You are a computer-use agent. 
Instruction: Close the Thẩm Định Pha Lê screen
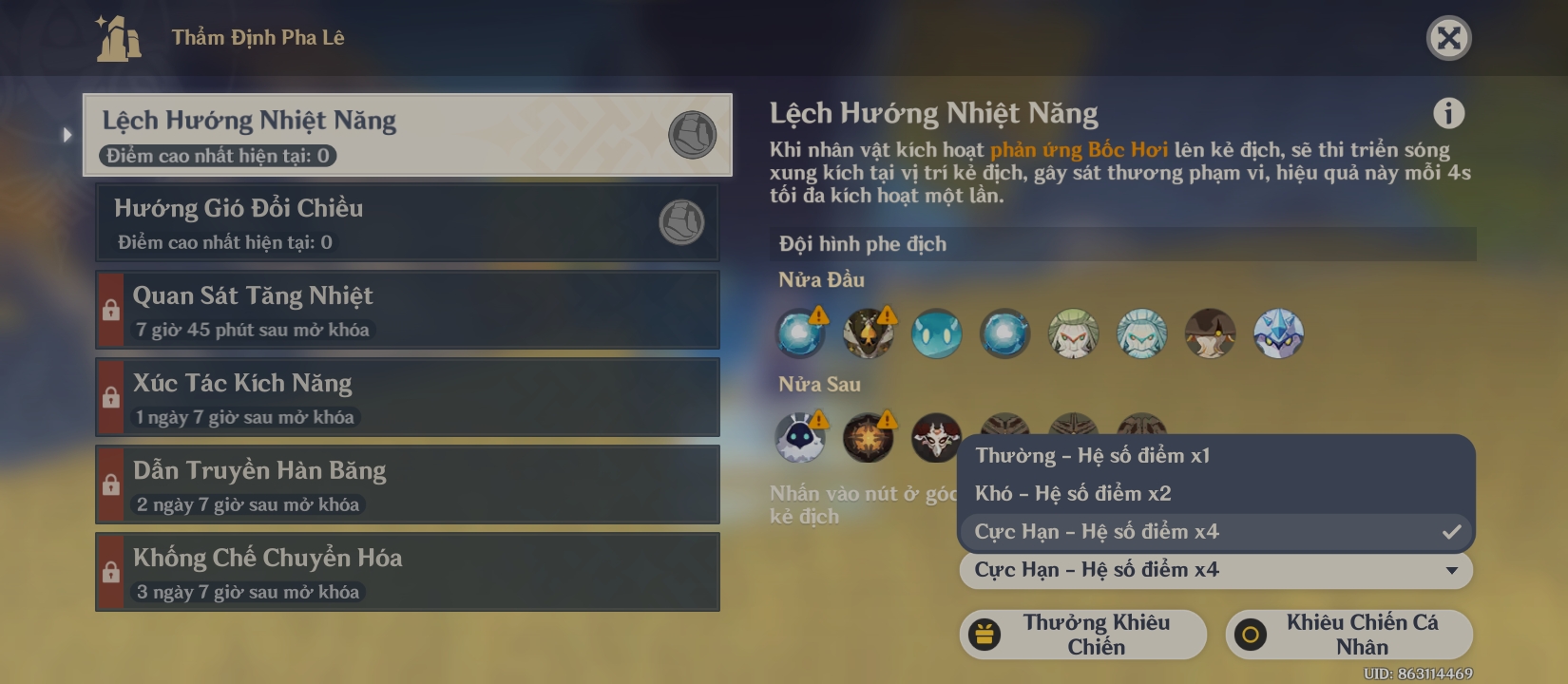click(1448, 38)
